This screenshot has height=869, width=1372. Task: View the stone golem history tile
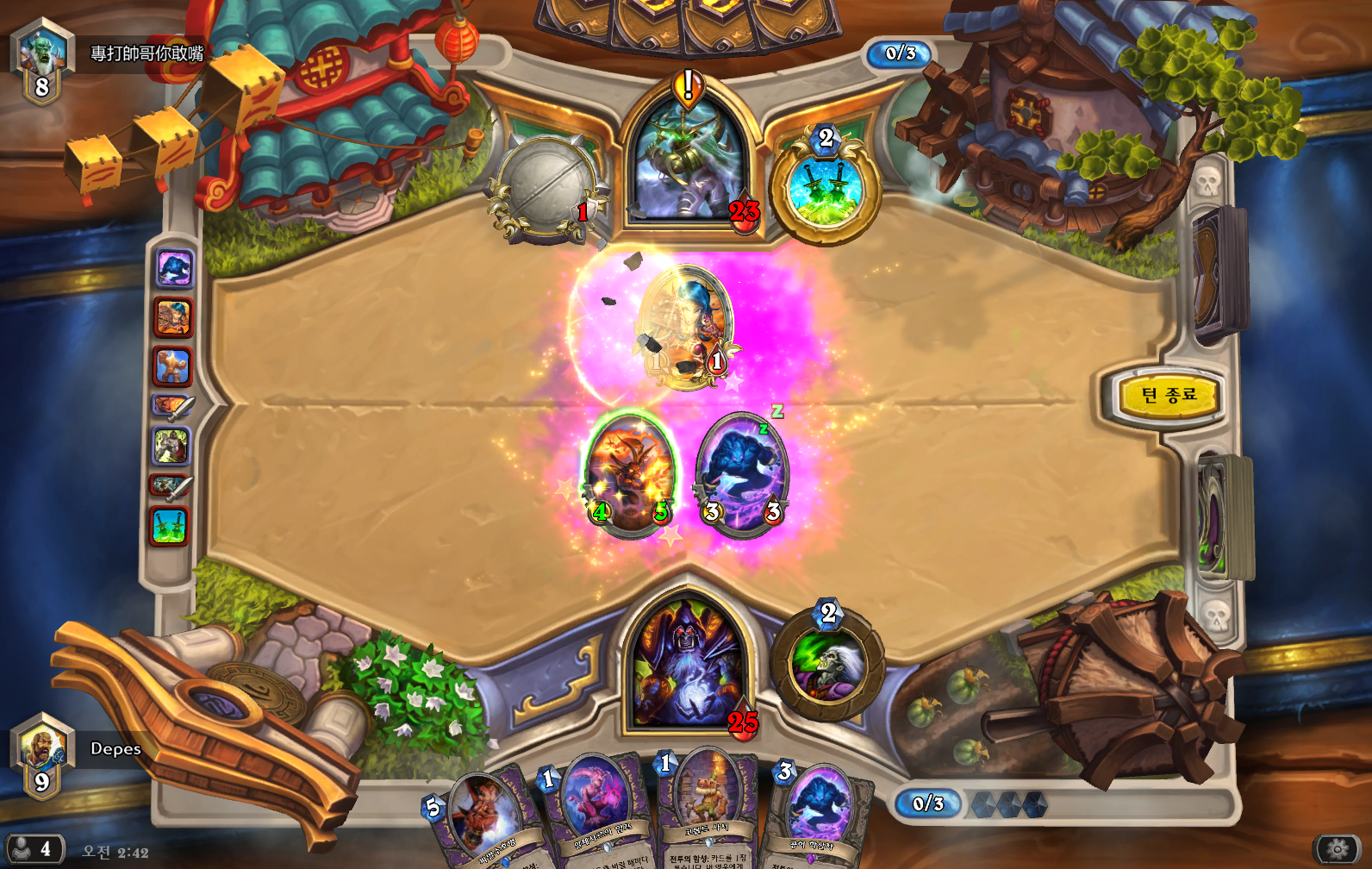click(x=172, y=366)
